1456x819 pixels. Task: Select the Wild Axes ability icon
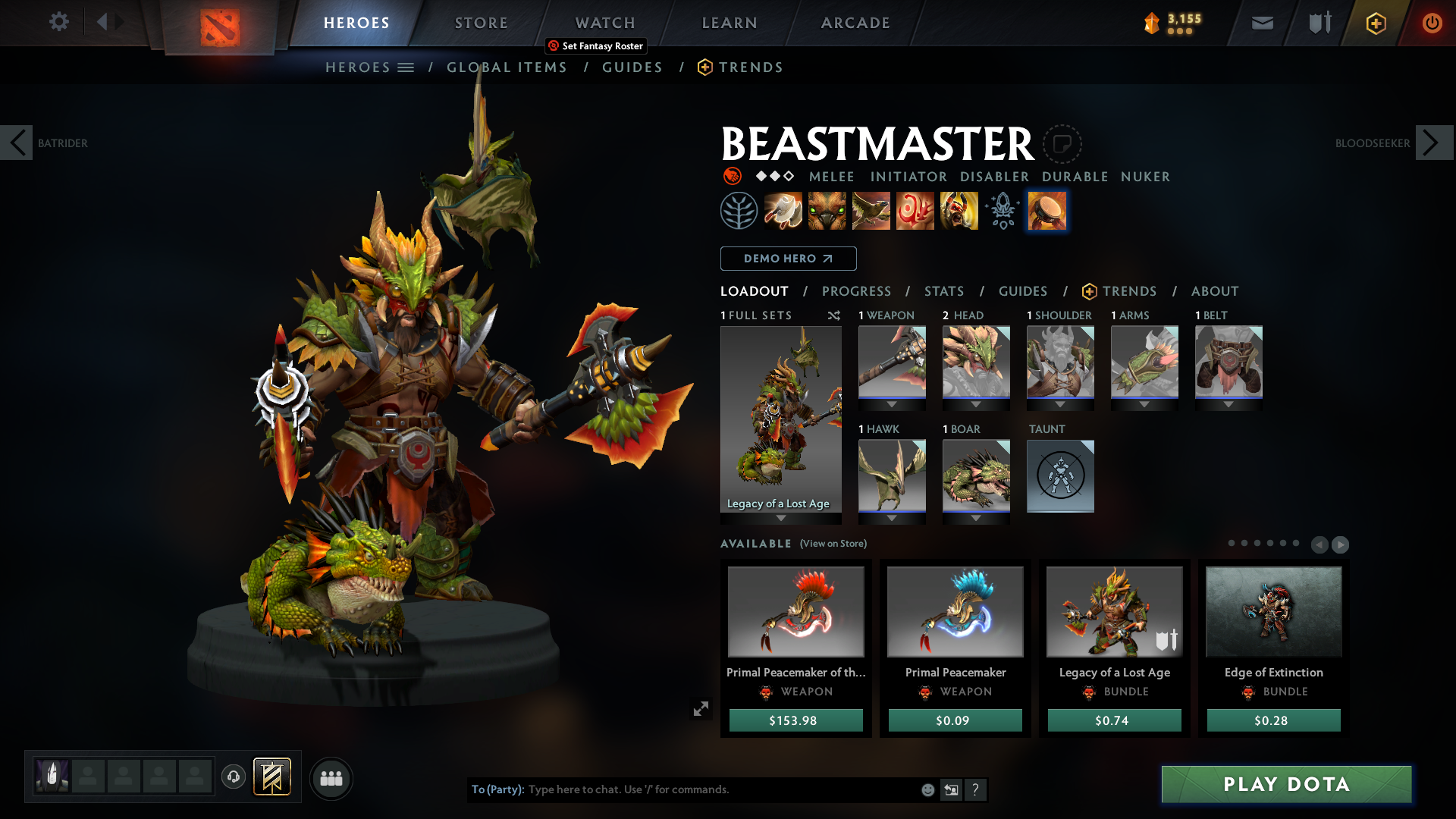(784, 210)
